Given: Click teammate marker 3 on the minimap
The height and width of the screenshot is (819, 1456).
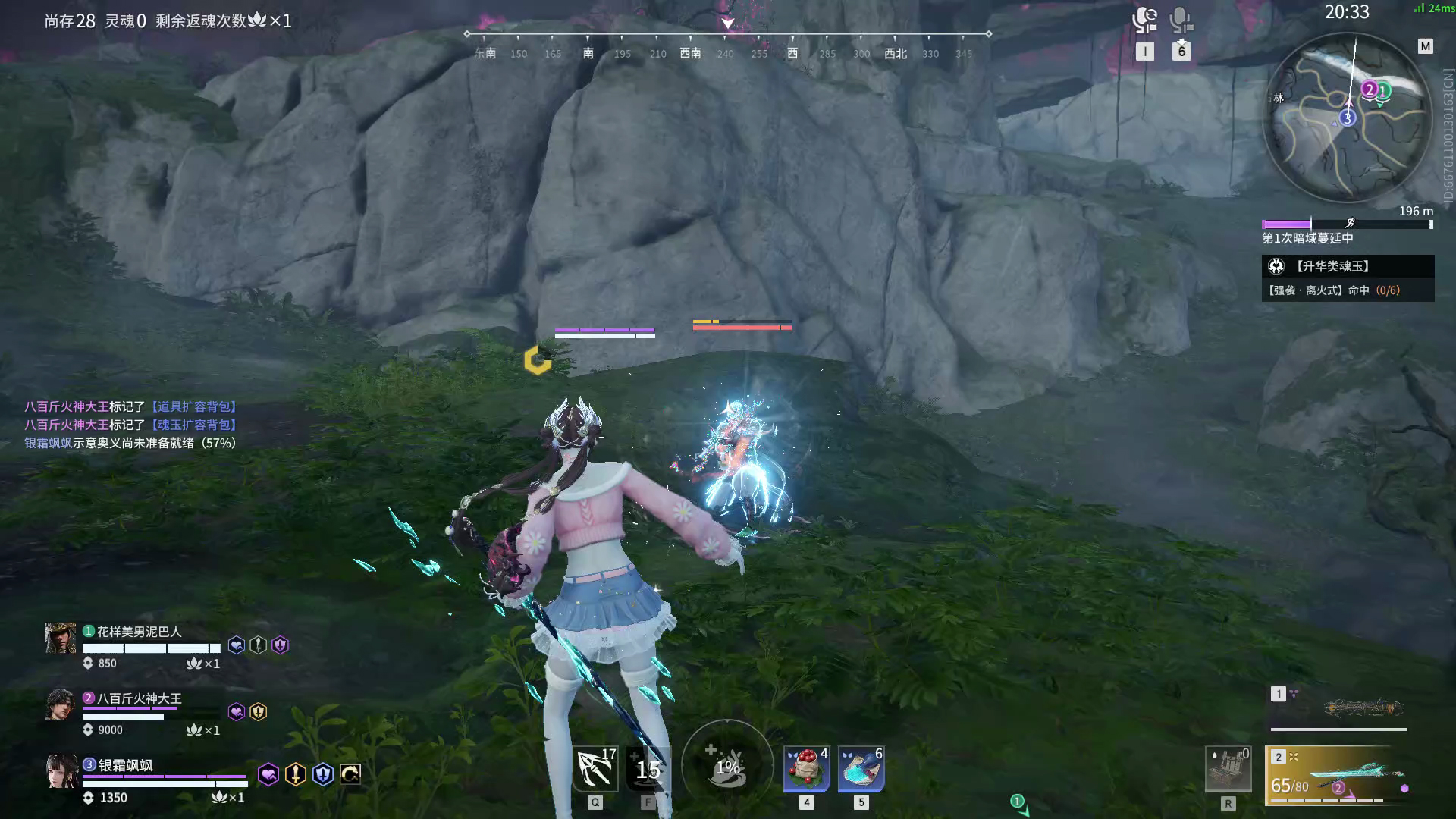Looking at the screenshot, I should 1346,118.
